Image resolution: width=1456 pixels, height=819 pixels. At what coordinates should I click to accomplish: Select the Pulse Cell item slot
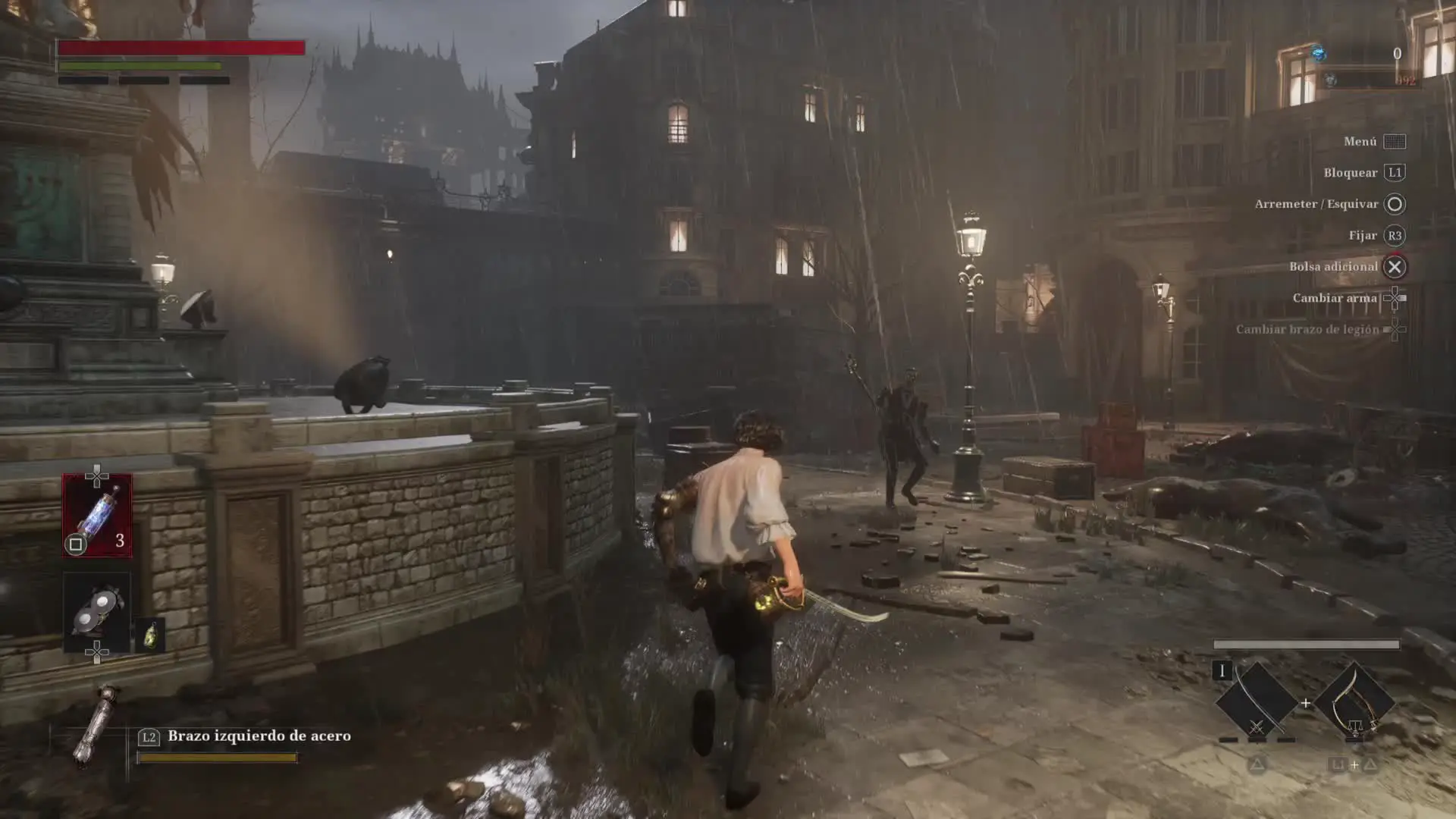[97, 516]
